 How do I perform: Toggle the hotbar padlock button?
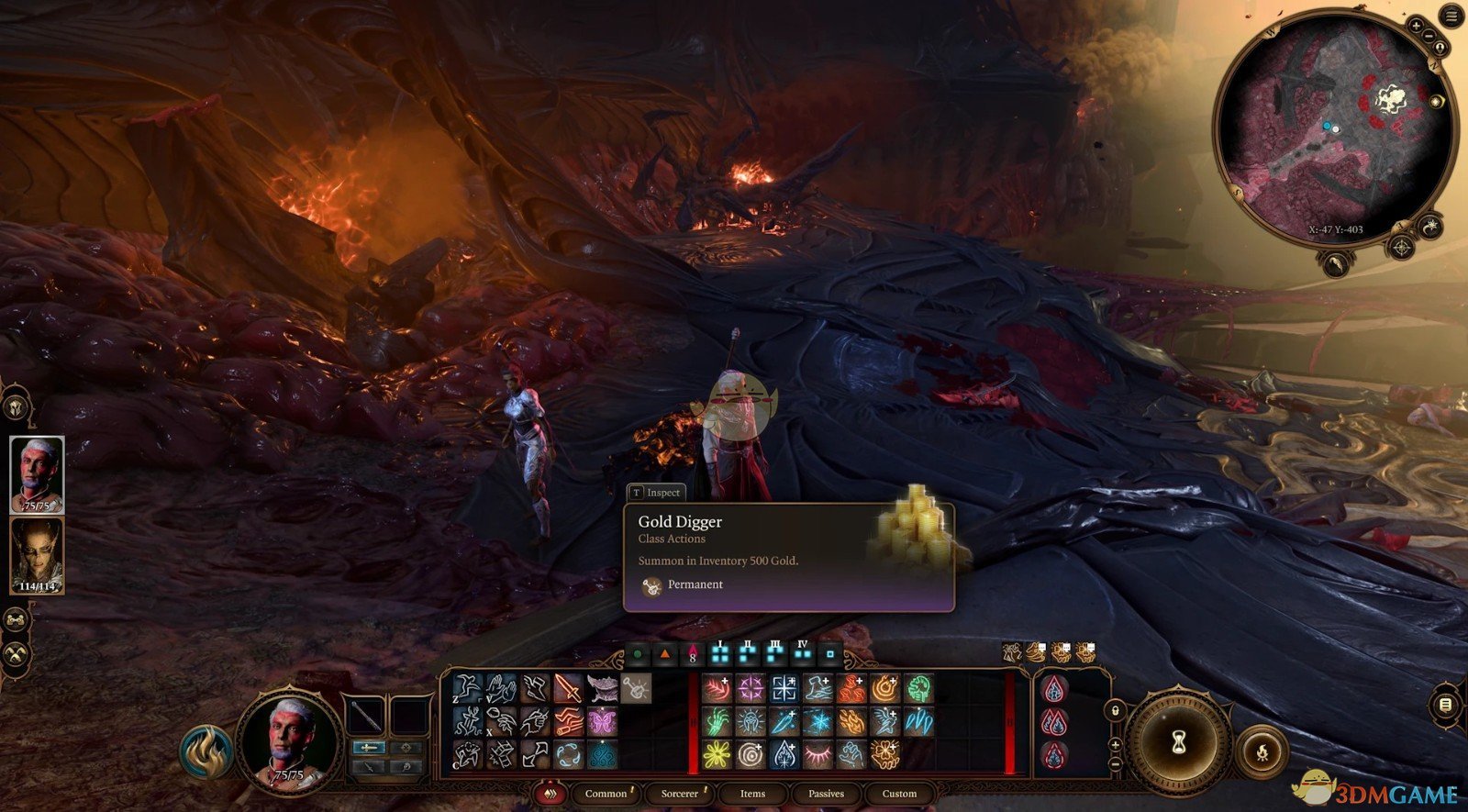click(1116, 709)
